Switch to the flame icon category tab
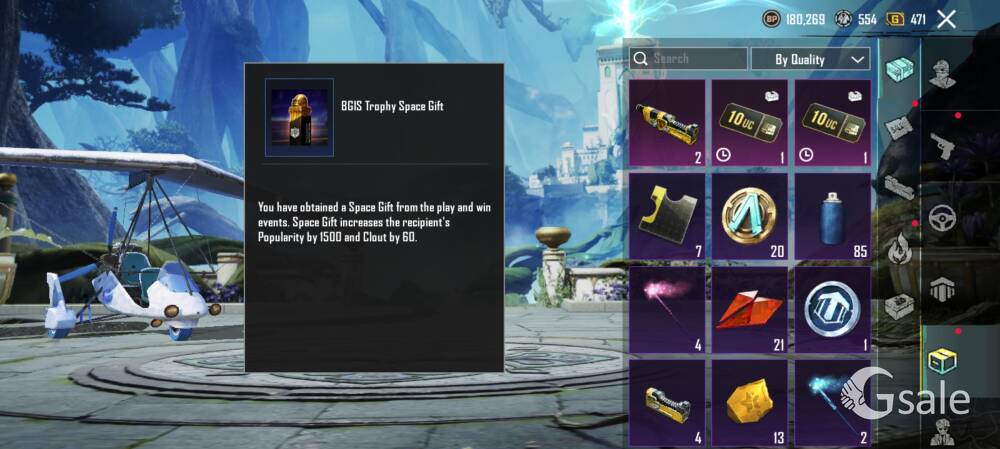The image size is (1000, 449). click(900, 246)
